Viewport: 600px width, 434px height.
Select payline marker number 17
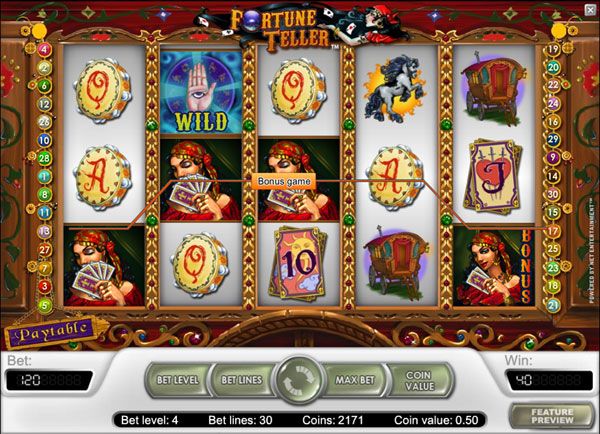tap(553, 231)
